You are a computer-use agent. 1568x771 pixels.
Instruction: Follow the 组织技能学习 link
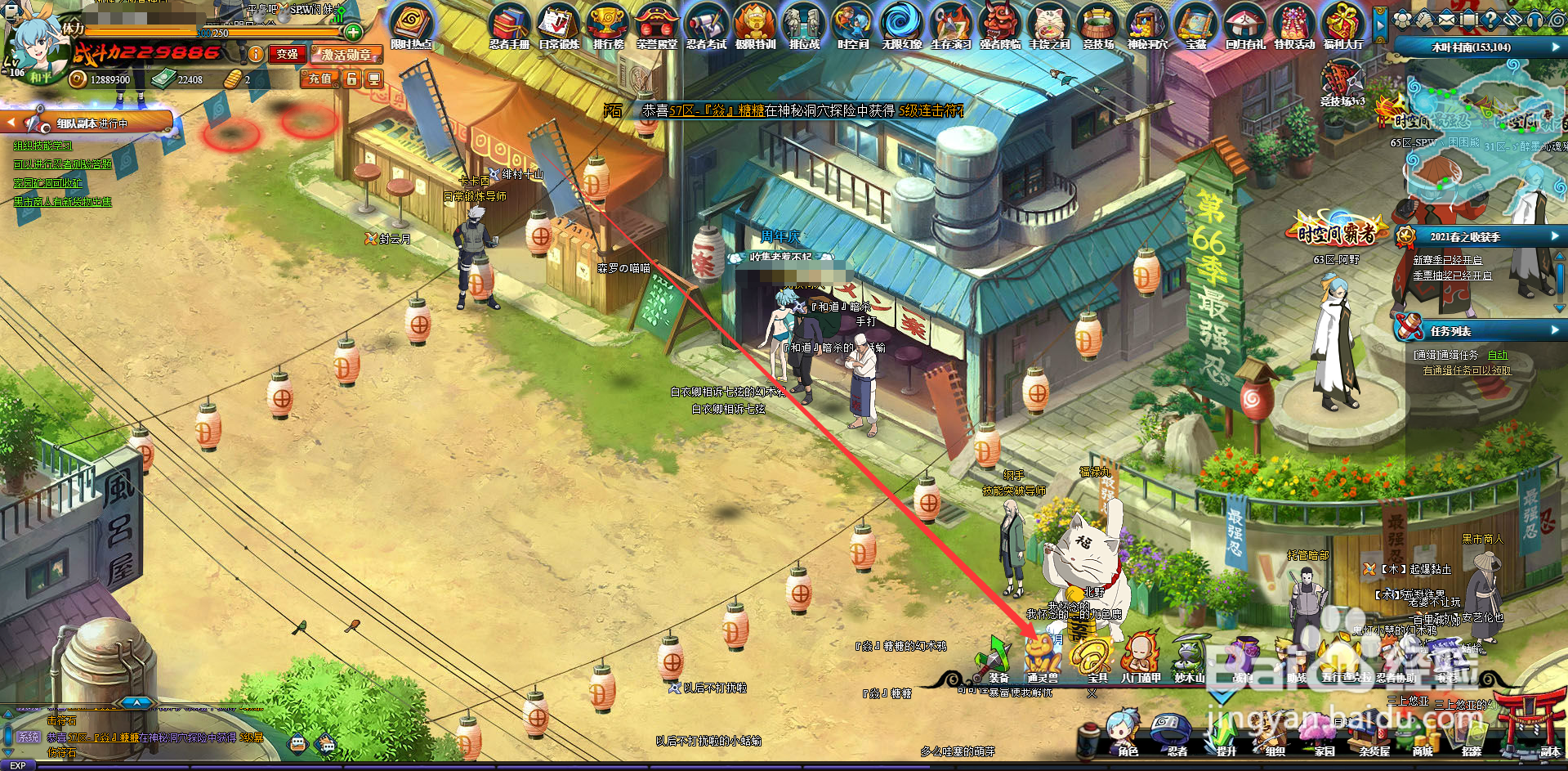coord(42,146)
